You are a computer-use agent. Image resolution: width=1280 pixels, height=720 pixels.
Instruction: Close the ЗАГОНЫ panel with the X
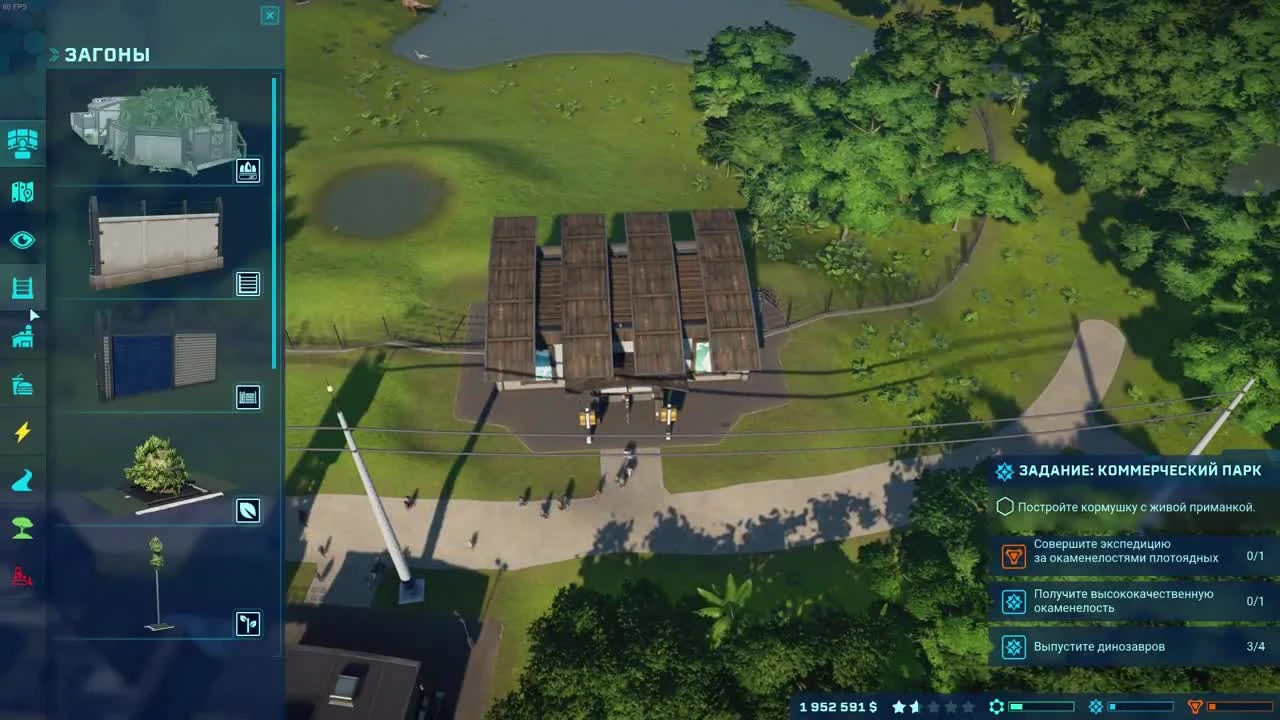click(x=269, y=16)
